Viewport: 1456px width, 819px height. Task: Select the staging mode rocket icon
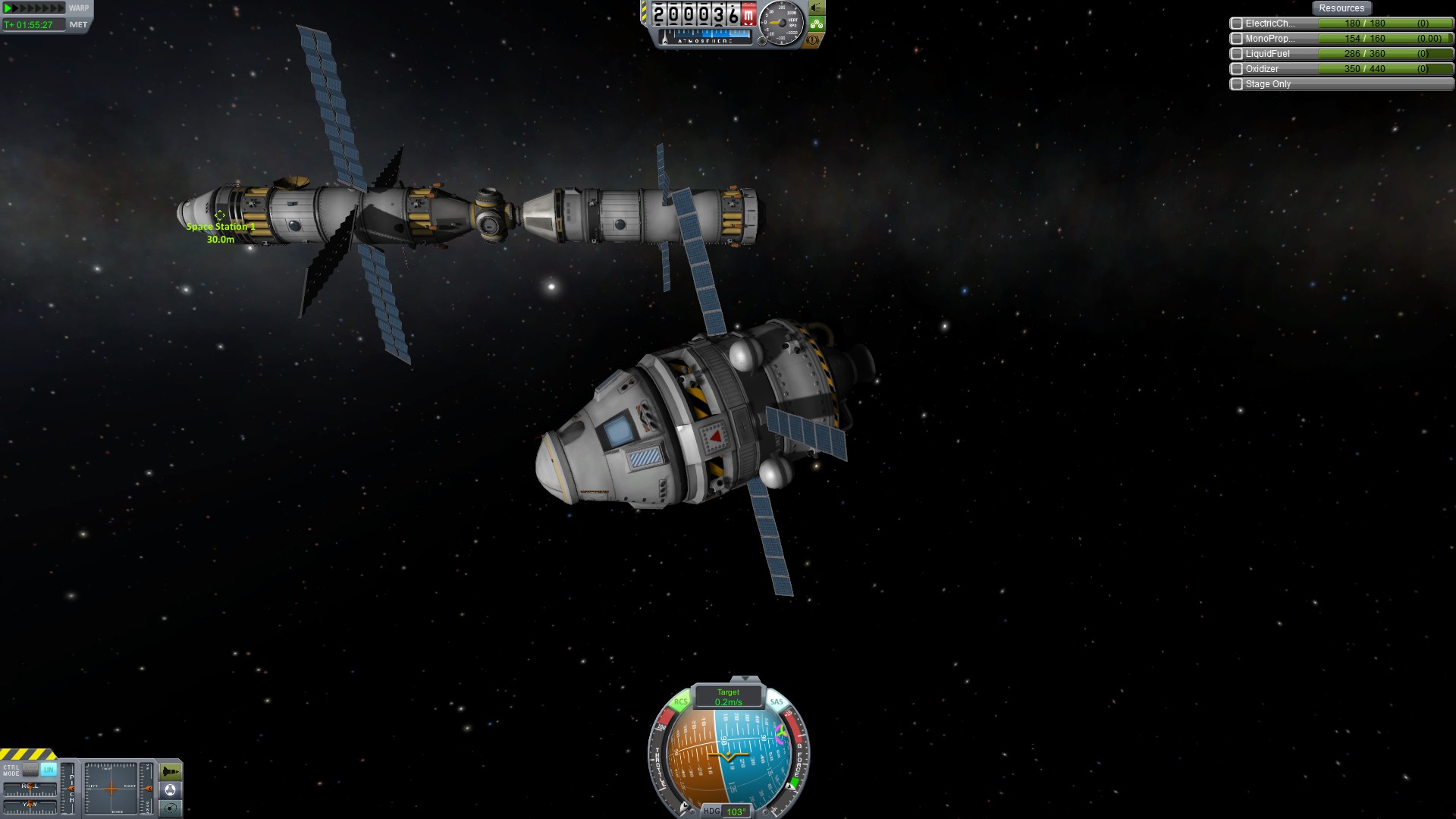tap(171, 772)
